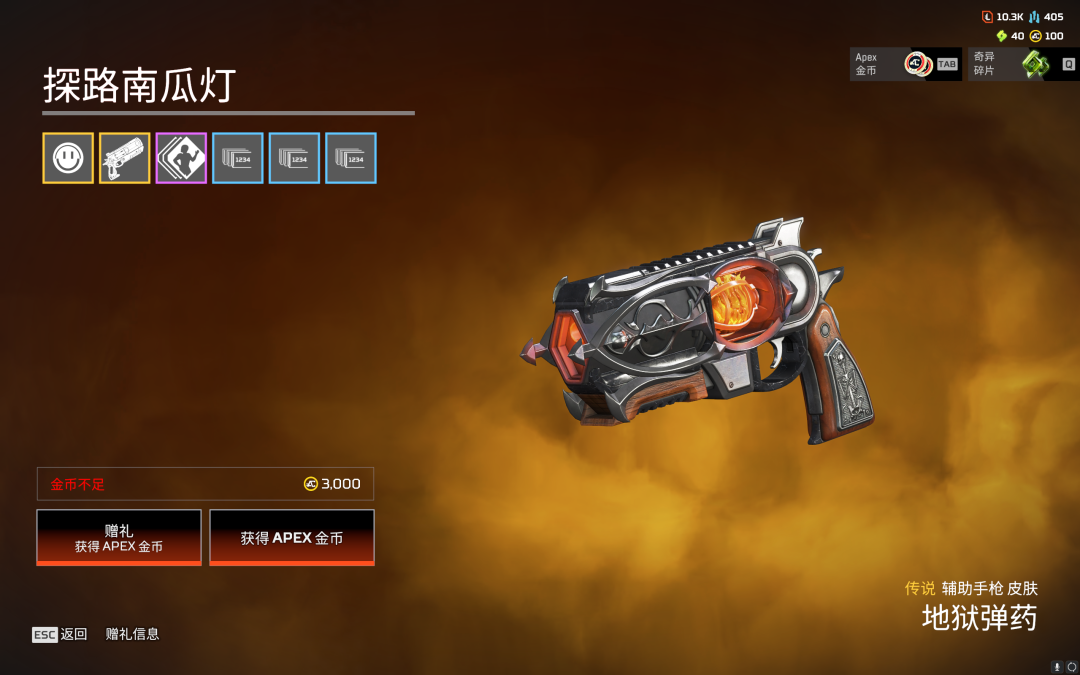Open 赠礼信息 gift info
Viewport: 1080px width, 675px height.
click(x=133, y=634)
